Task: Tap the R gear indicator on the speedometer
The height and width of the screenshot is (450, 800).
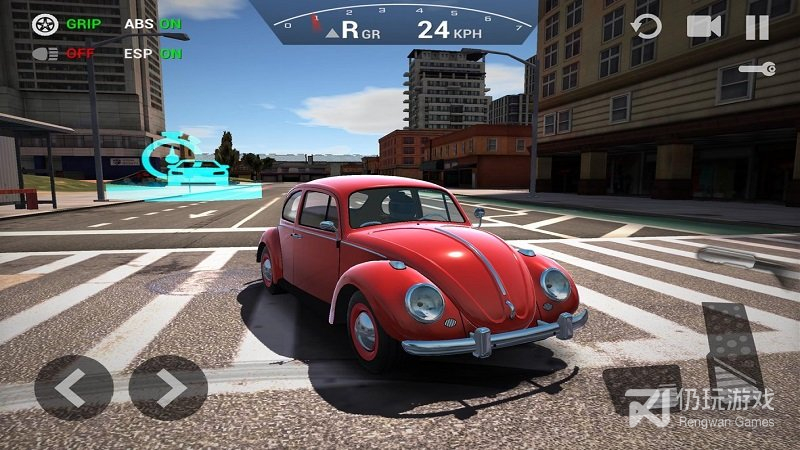Action: pos(350,29)
